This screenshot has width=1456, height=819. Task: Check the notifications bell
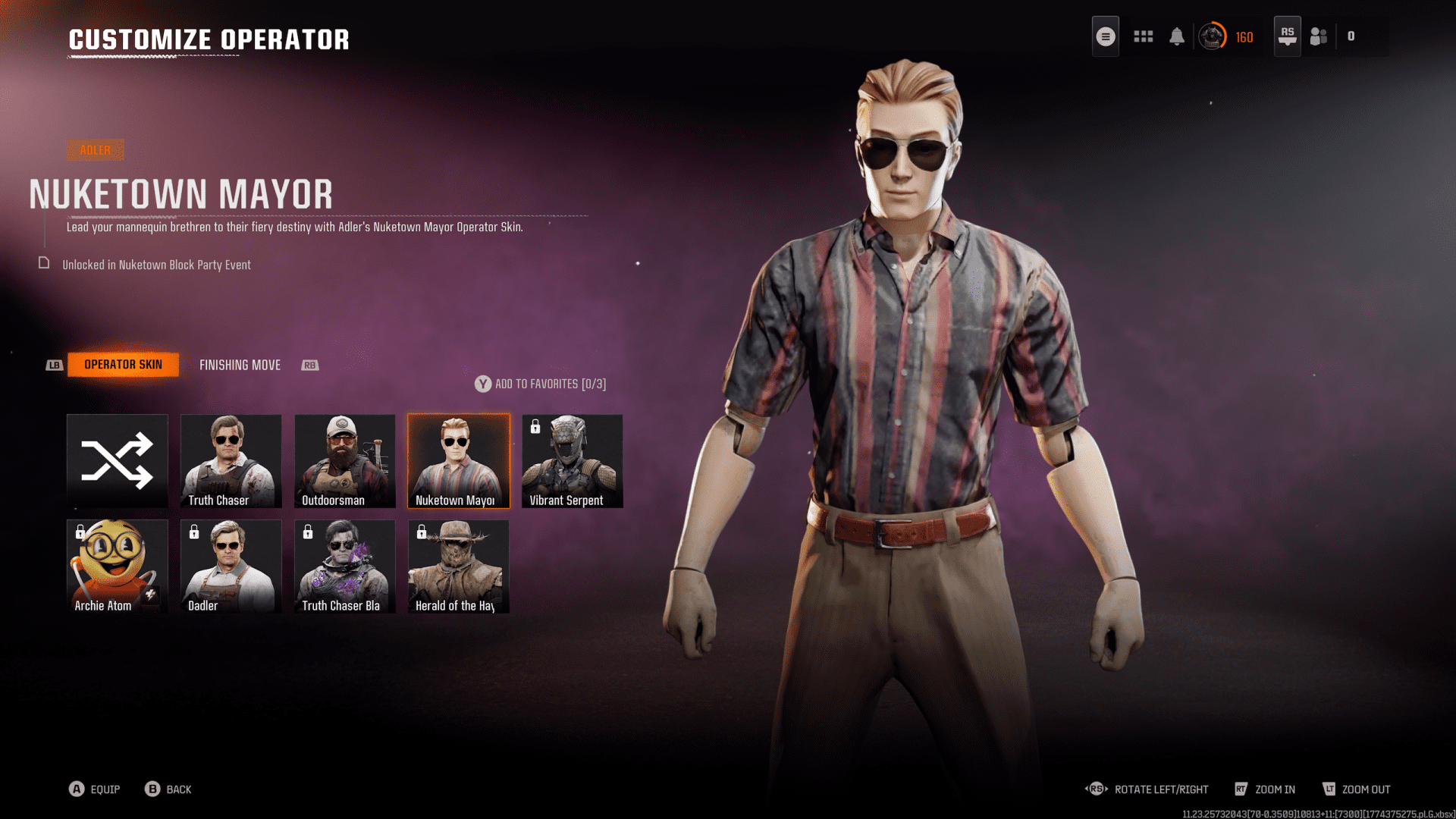point(1177,36)
